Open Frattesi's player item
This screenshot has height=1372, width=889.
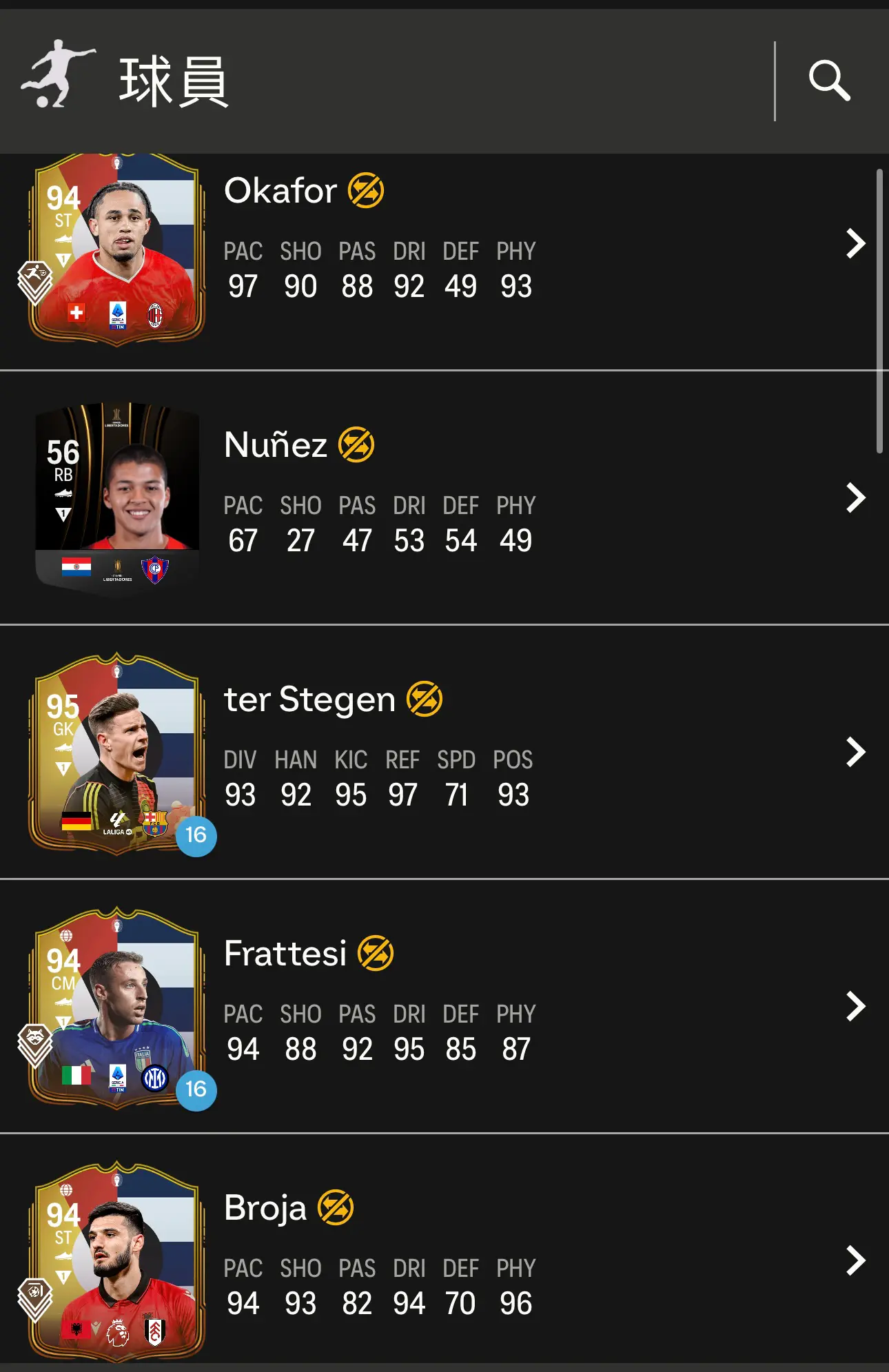point(855,1006)
